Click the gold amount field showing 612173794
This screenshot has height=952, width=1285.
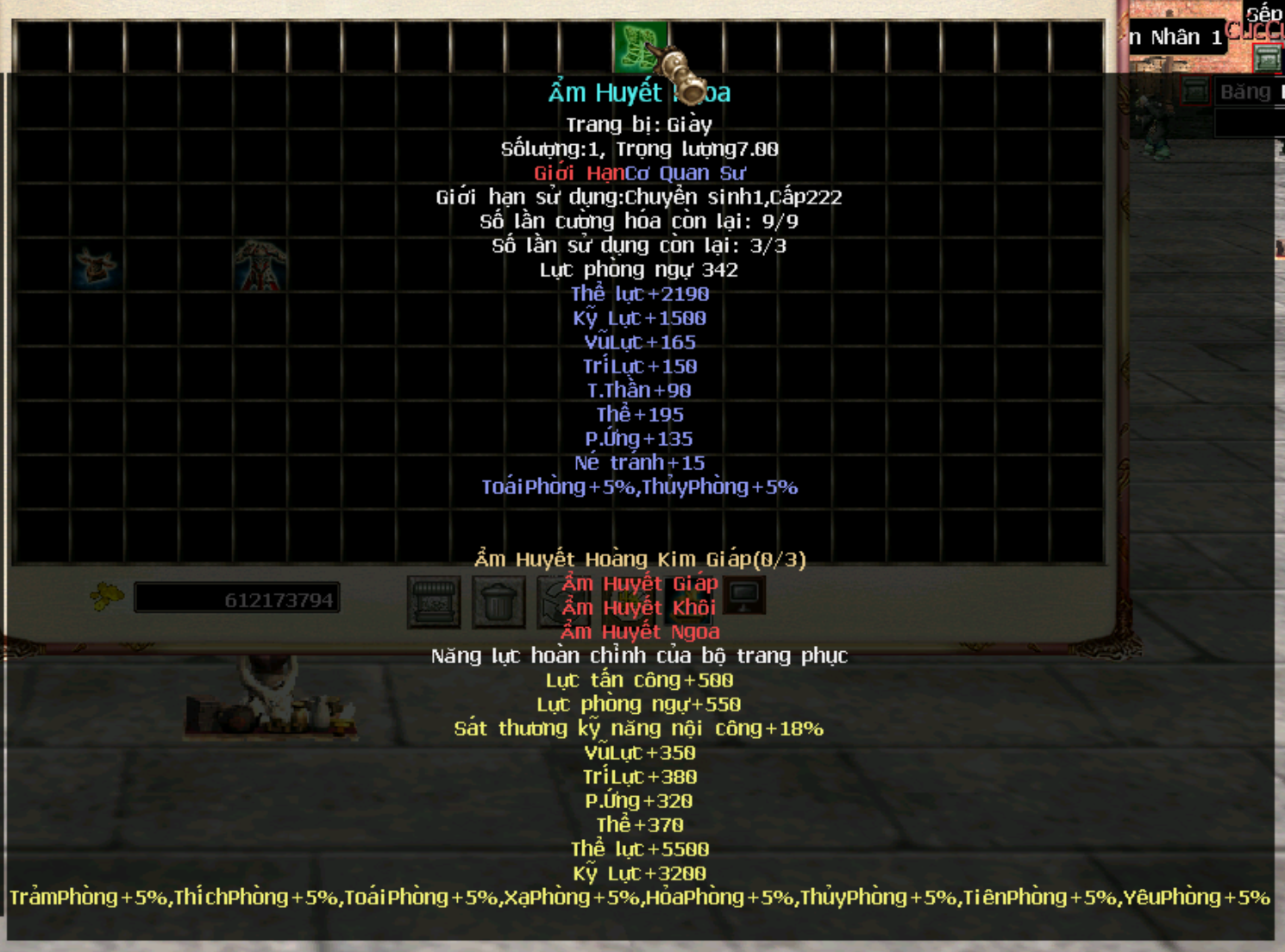coord(238,599)
